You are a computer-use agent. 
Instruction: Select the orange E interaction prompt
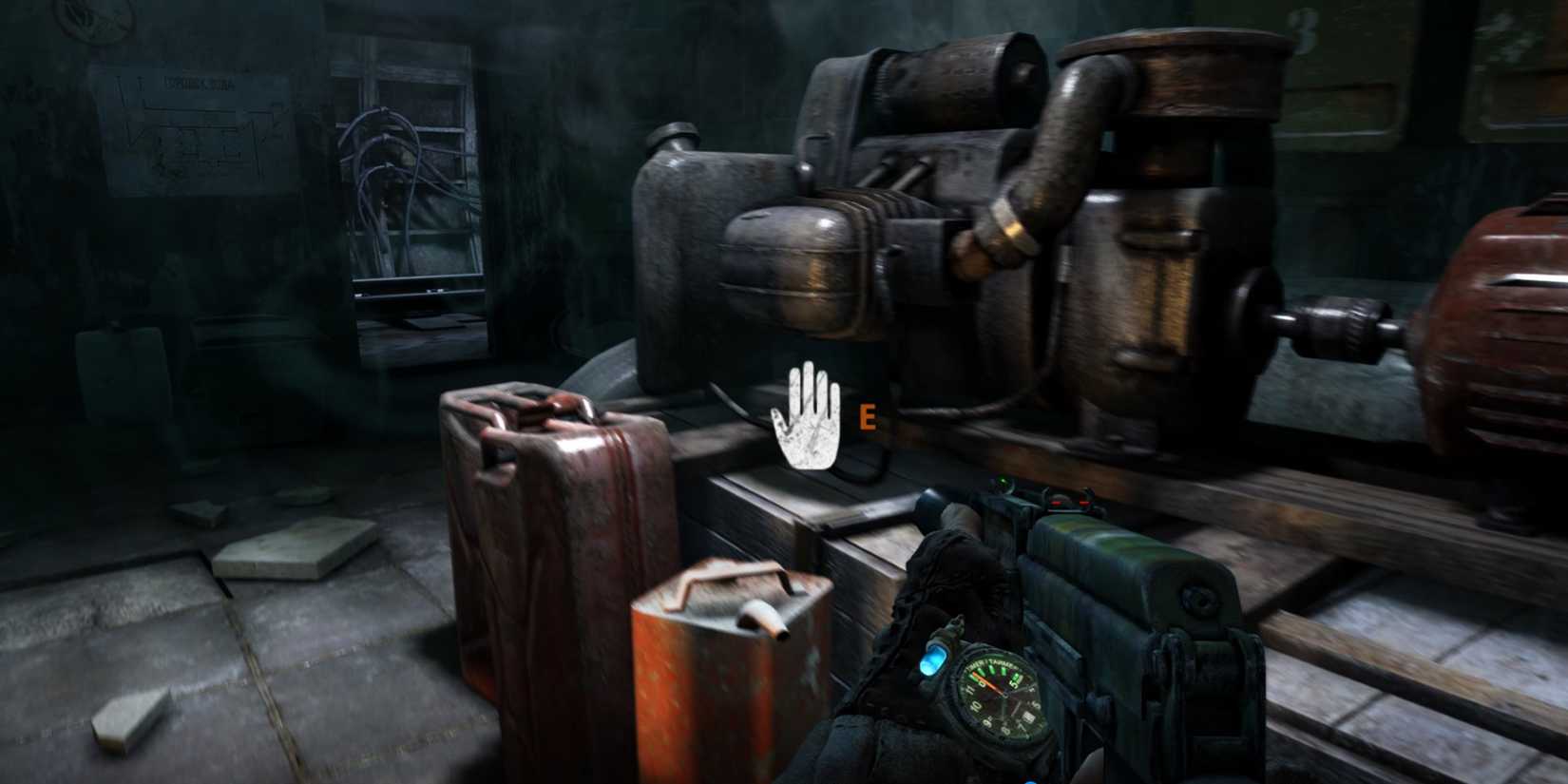click(868, 418)
